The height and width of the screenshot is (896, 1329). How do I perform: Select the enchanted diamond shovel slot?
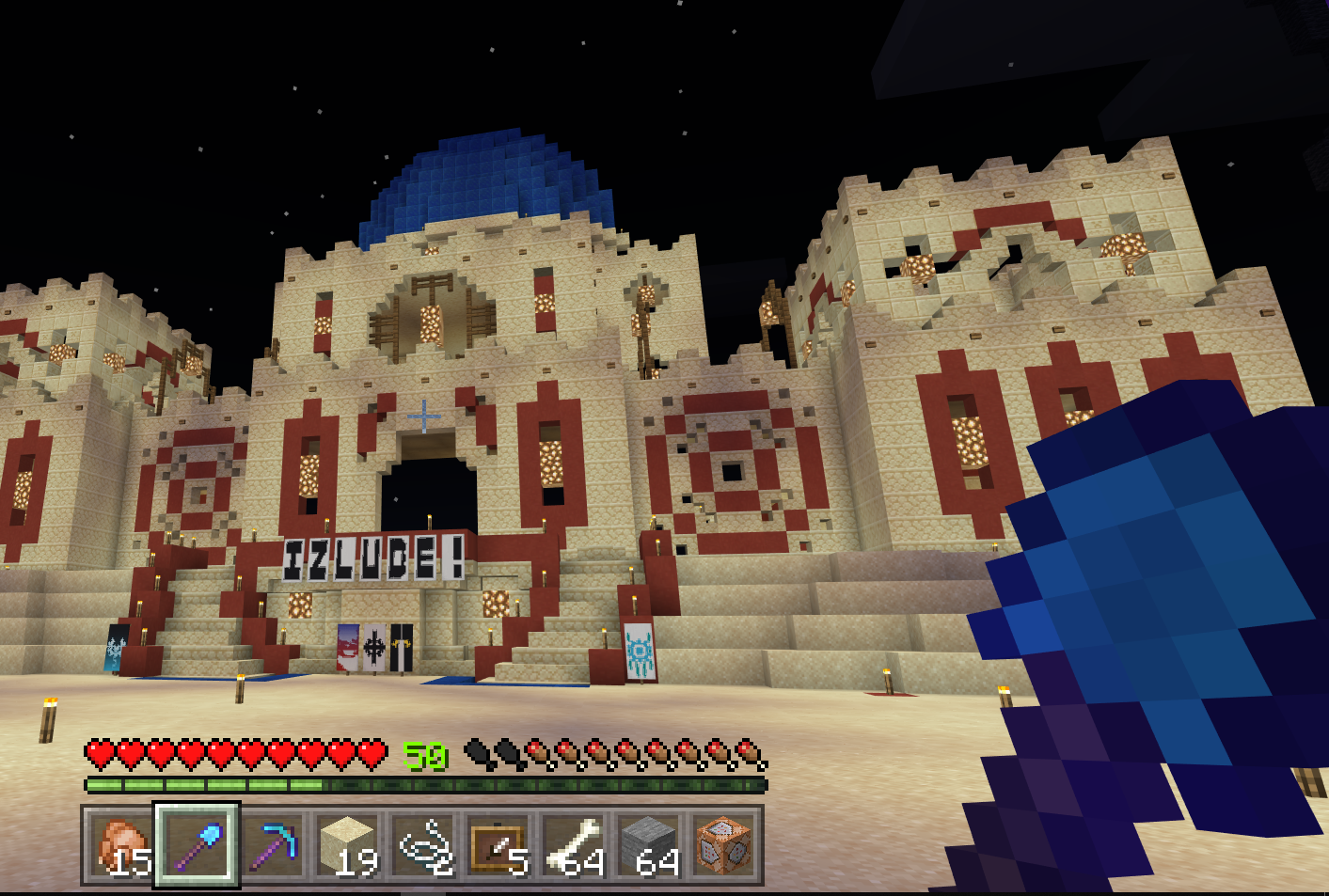(x=197, y=844)
